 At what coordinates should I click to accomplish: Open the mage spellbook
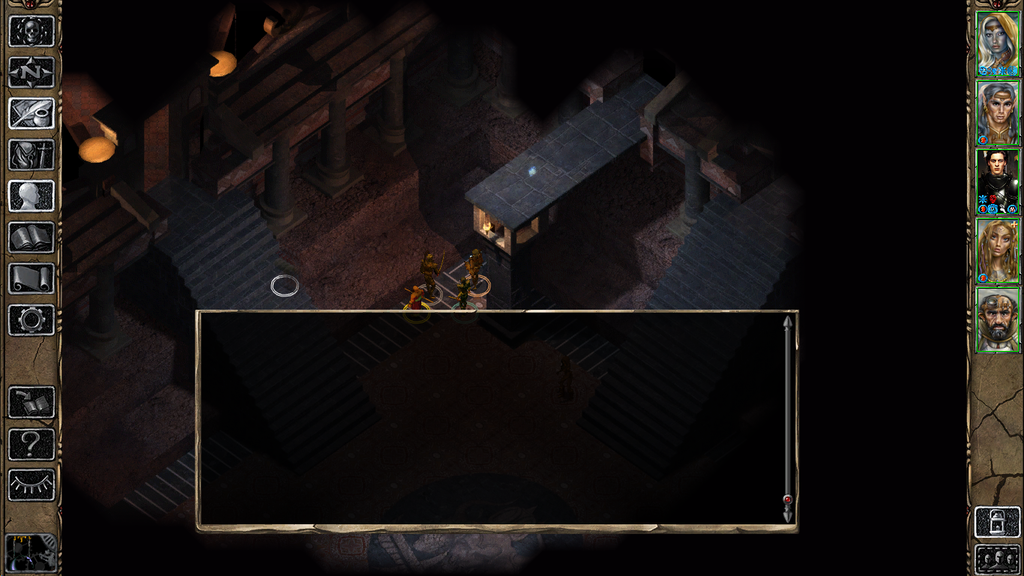click(31, 237)
